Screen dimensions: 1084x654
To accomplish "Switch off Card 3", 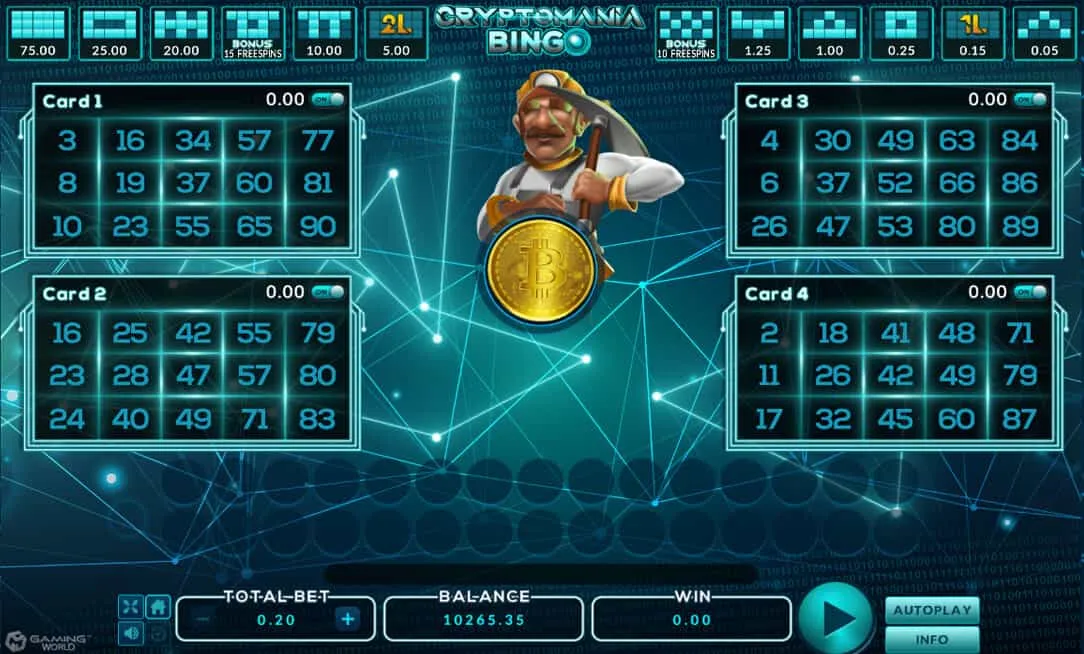I will [x=1030, y=100].
